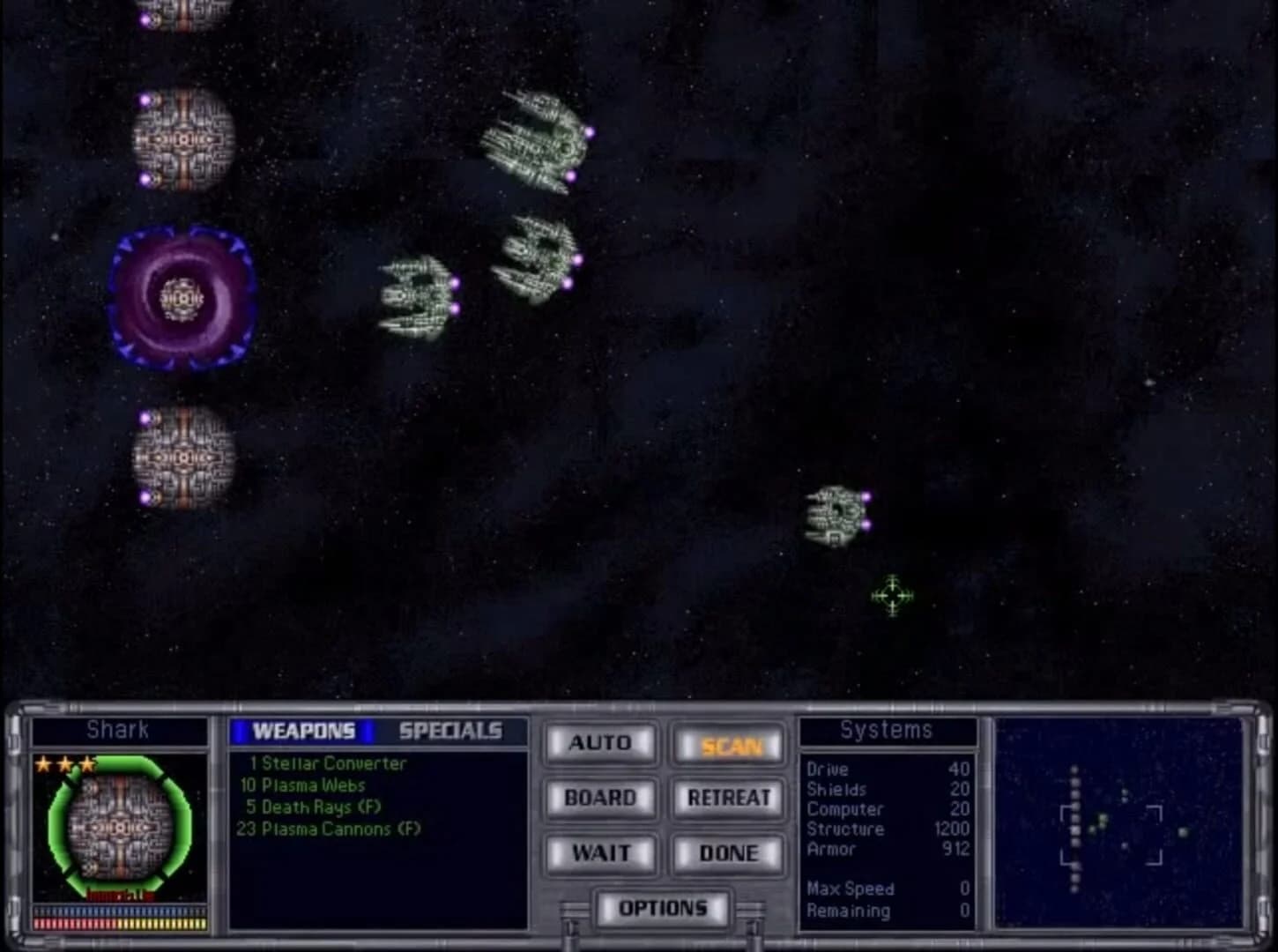Viewport: 1278px width, 952px height.
Task: Select the top middle cruiser formation
Action: 536,141
